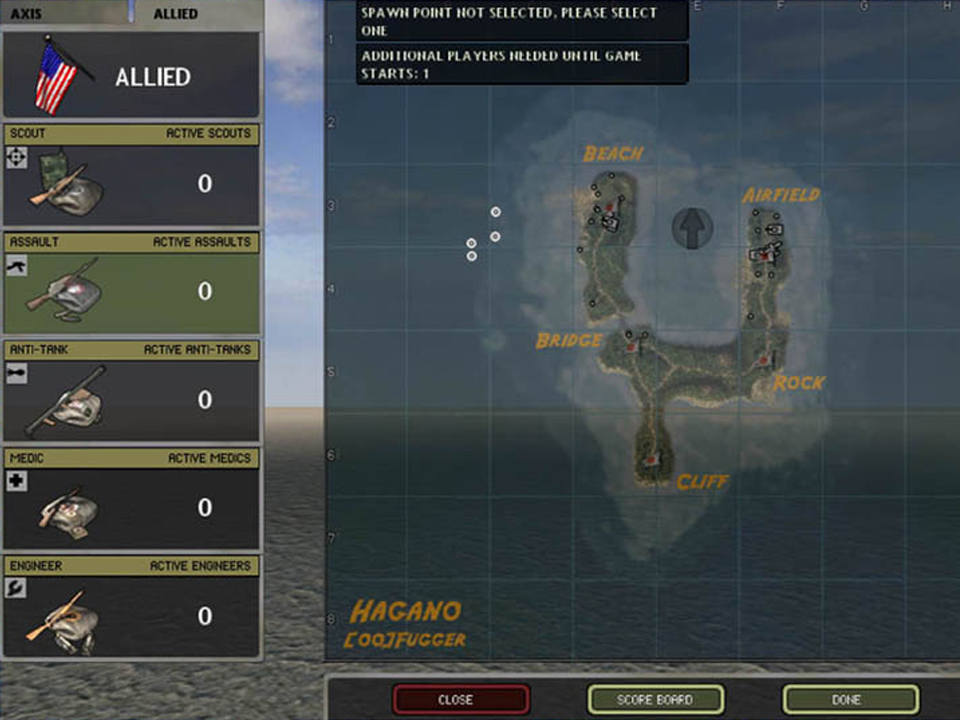Select the Beach spawn point on map

[x=608, y=208]
